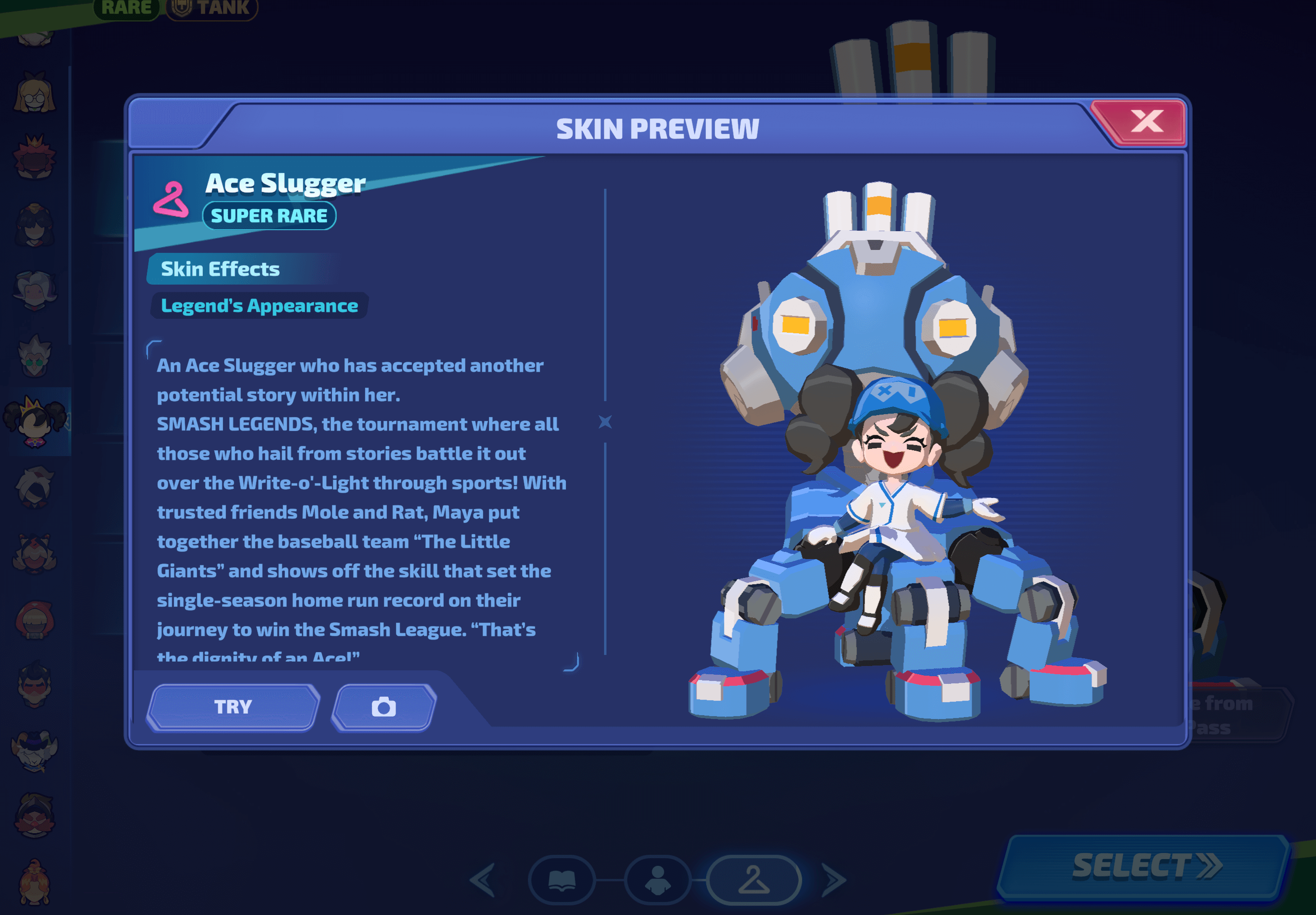Image resolution: width=1316 pixels, height=915 pixels.
Task: Switch to the character profile tab
Action: [x=658, y=880]
